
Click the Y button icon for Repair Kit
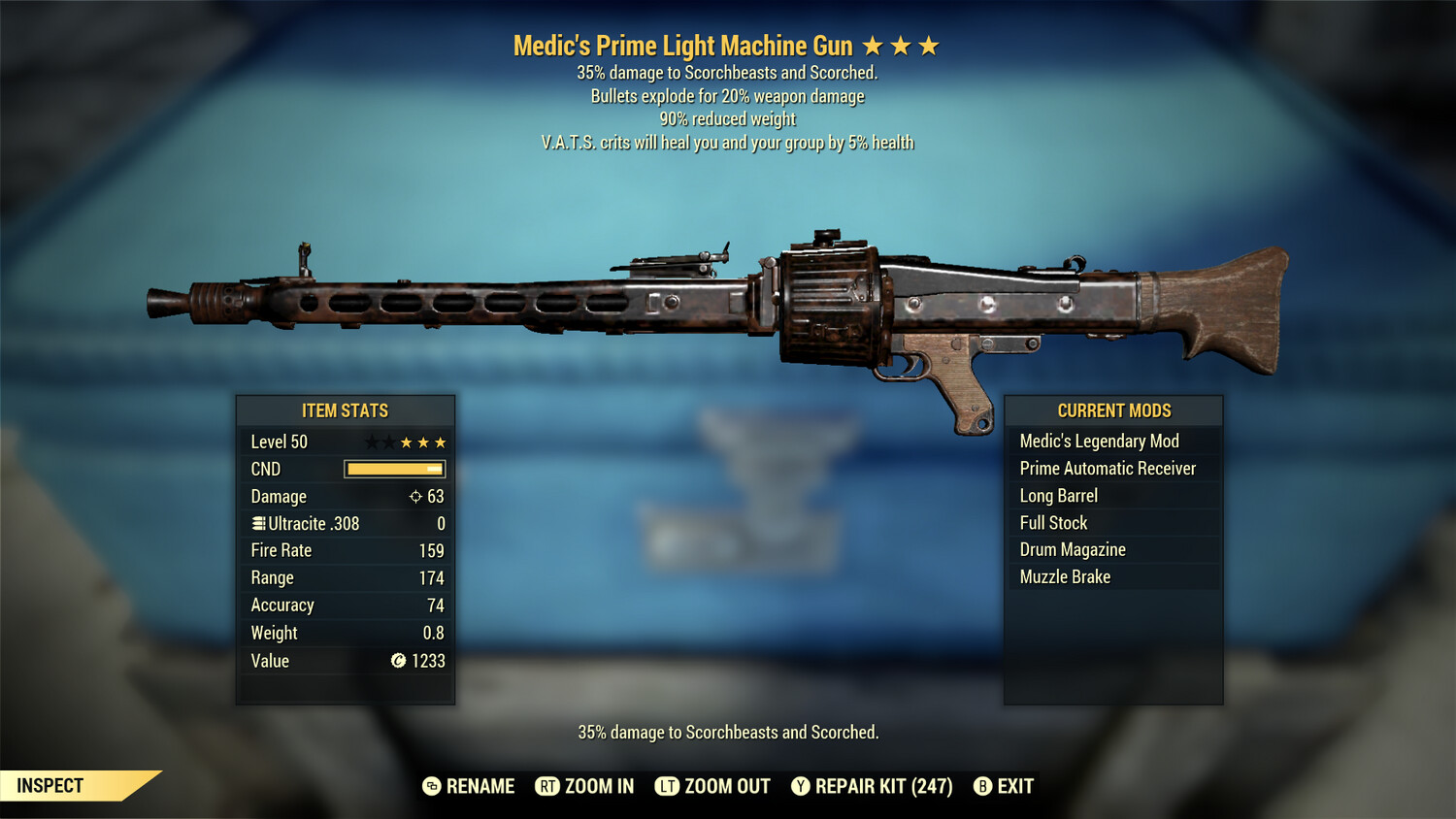pos(801,786)
